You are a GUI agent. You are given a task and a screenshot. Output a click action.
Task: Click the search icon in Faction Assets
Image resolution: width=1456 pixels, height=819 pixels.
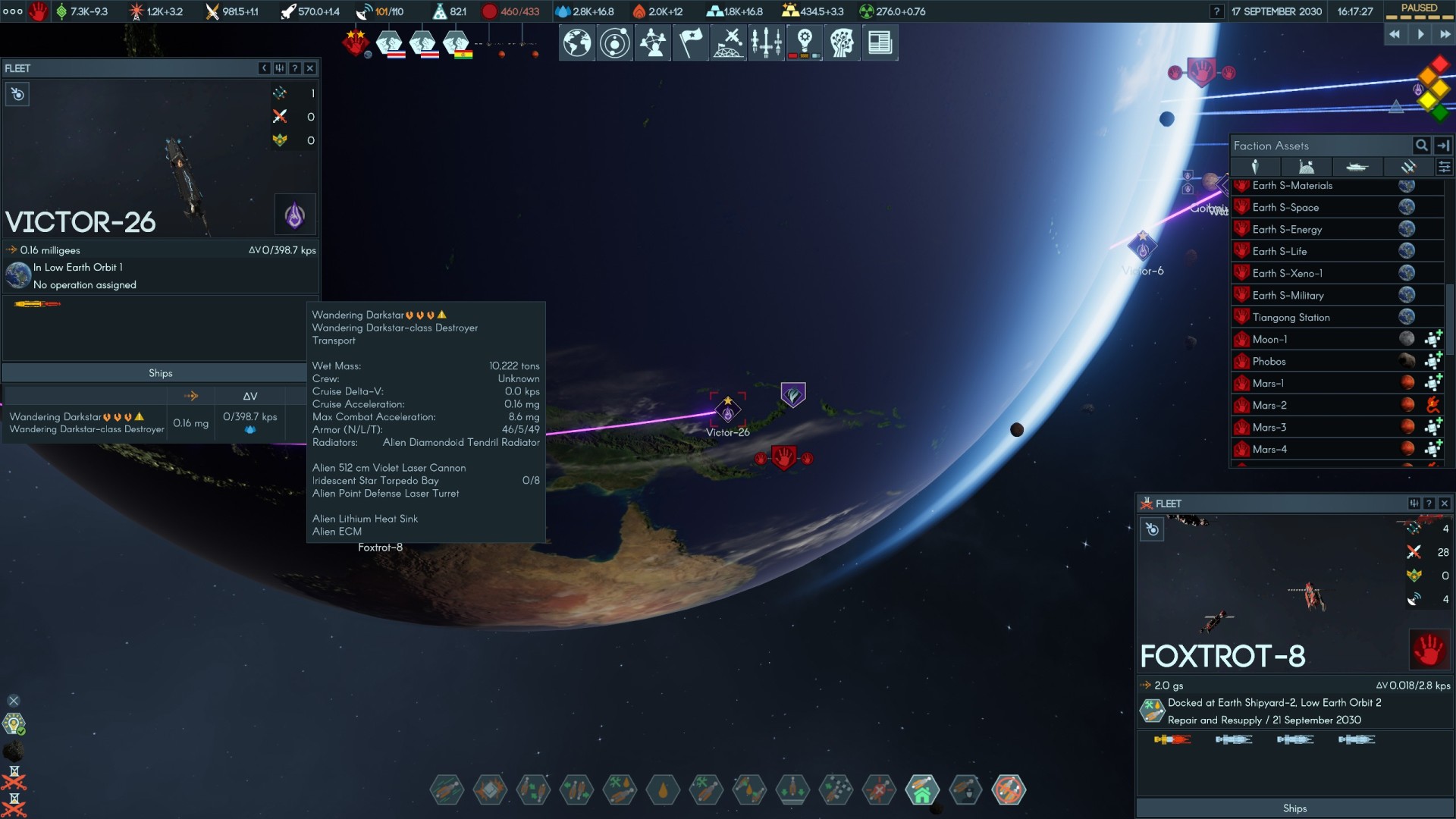pos(1421,146)
